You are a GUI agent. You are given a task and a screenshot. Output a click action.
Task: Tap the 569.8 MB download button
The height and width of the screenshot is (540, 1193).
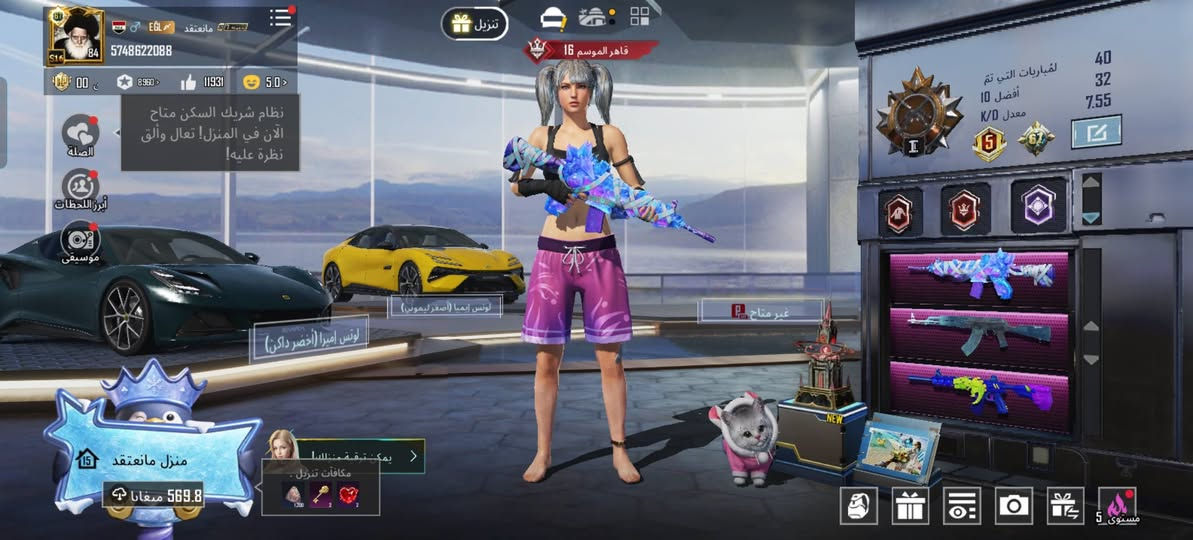click(x=154, y=495)
